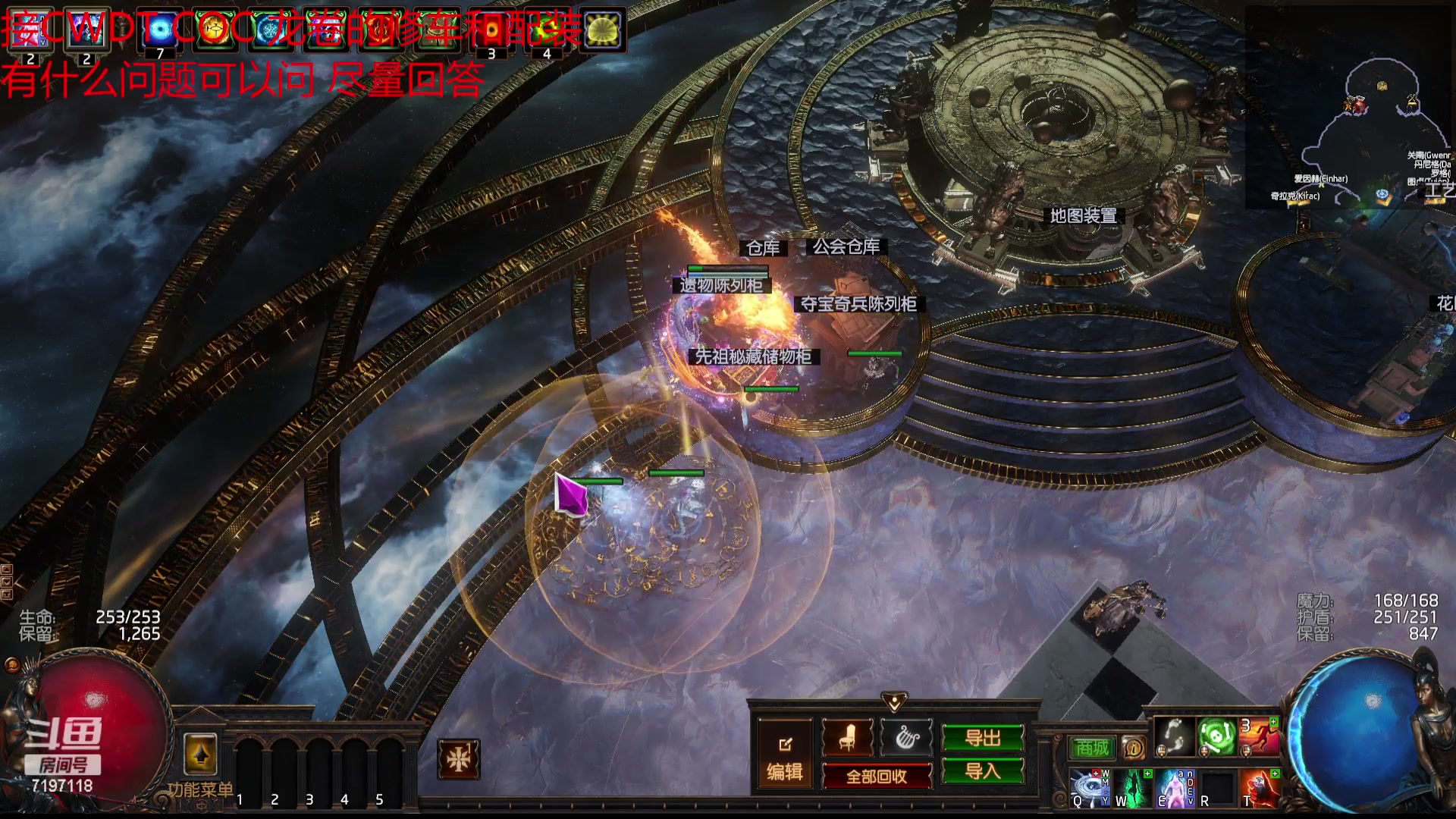Activate the red running figure skill
Image resolution: width=1456 pixels, height=819 pixels.
[x=1259, y=736]
